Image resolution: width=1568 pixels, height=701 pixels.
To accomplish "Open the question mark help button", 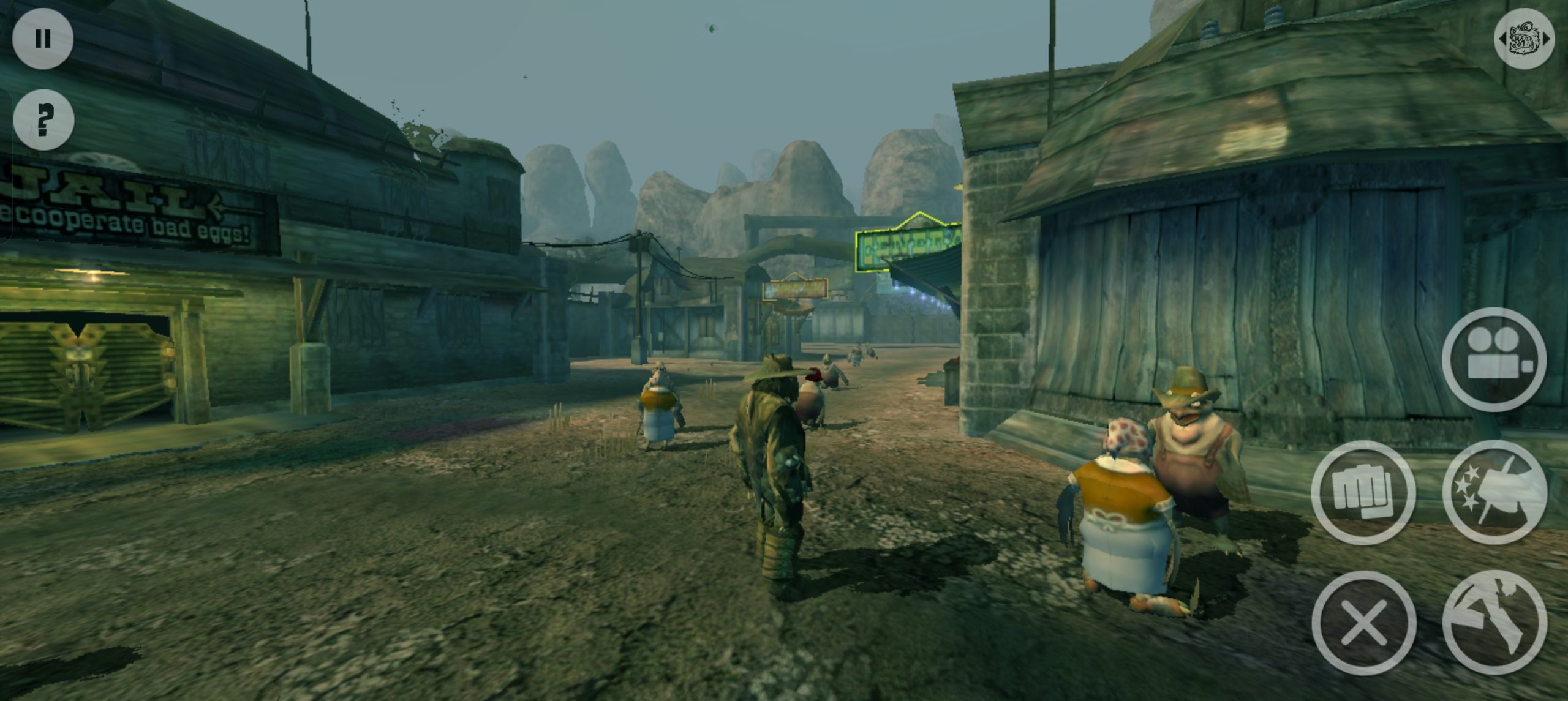I will pyautogui.click(x=43, y=120).
